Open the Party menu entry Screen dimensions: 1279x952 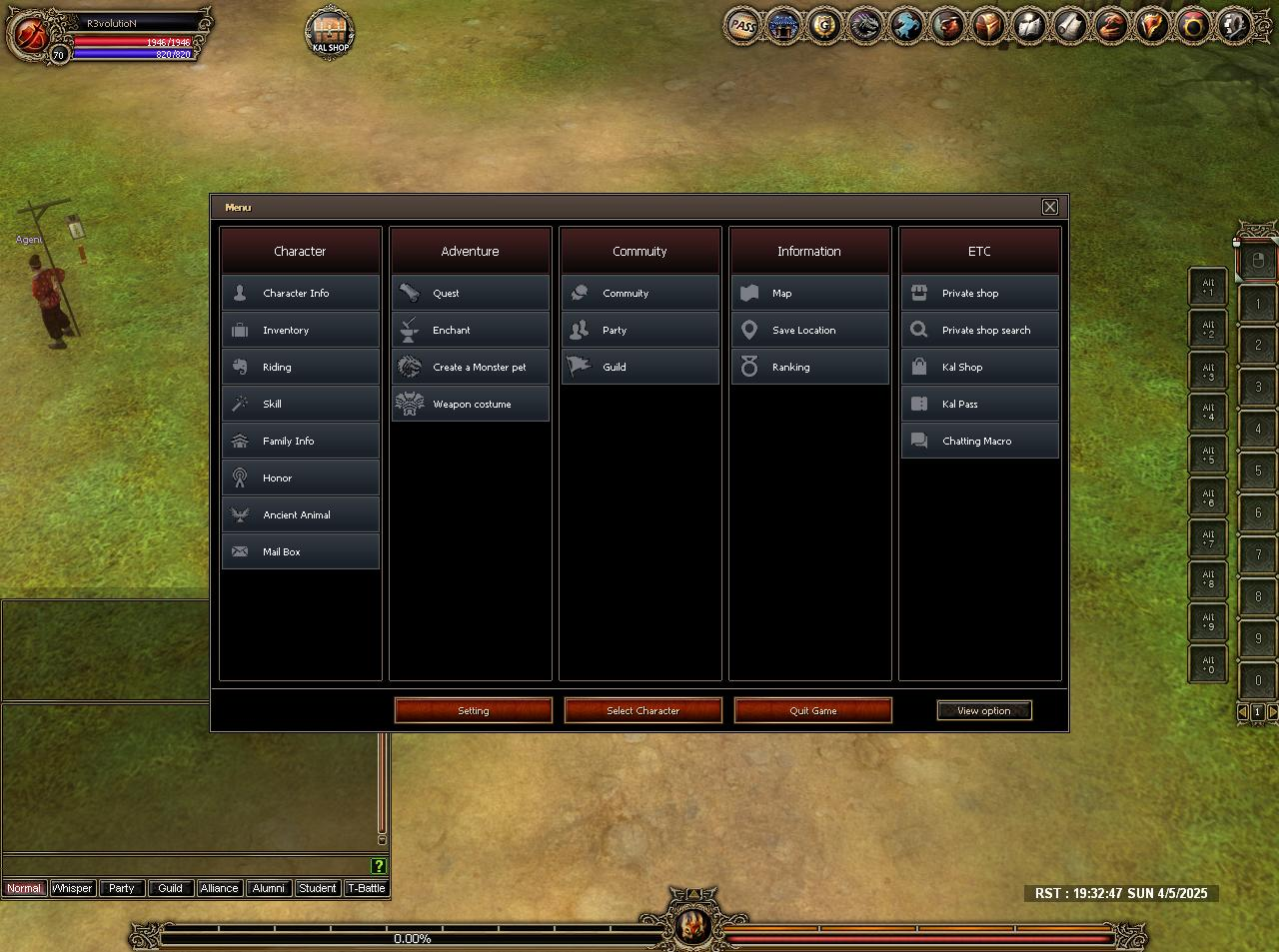point(639,330)
